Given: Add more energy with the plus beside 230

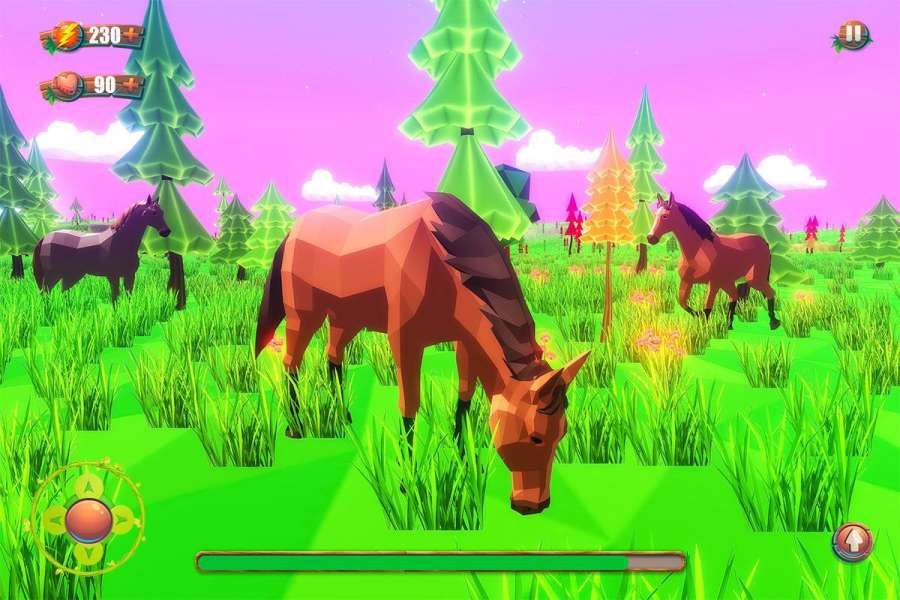Looking at the screenshot, I should click(x=131, y=35).
